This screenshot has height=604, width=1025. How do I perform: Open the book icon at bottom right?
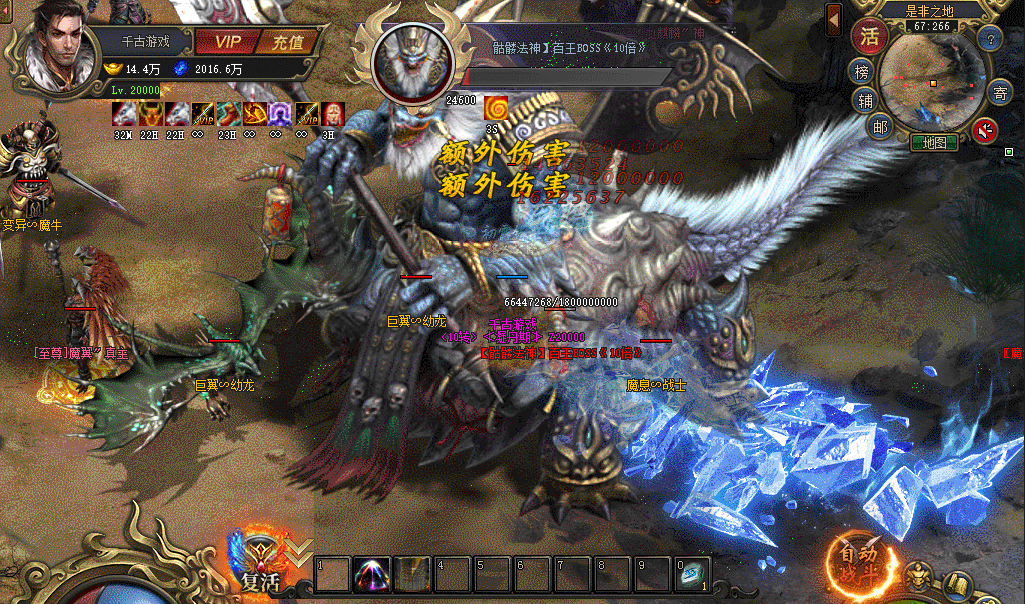(x=958, y=582)
